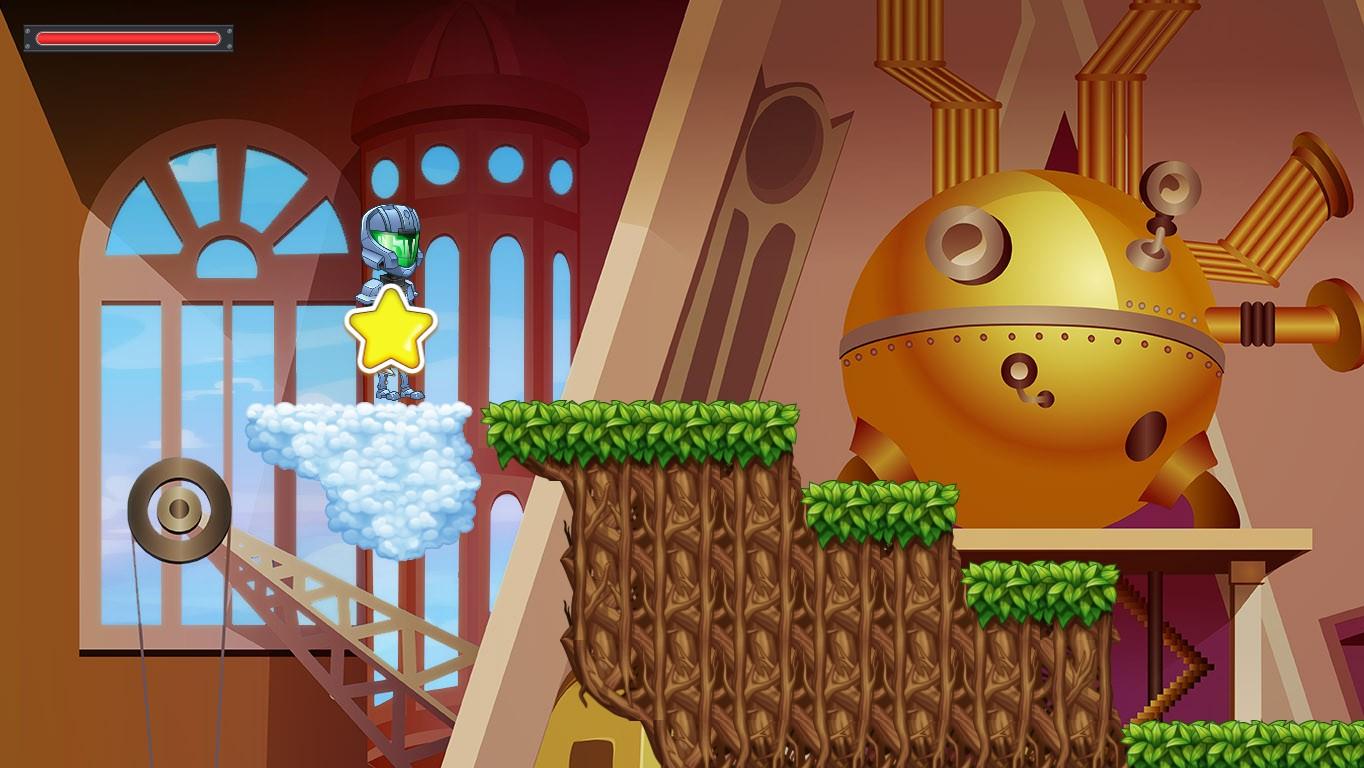
Task: Click the health bar indicator
Action: click(x=128, y=38)
